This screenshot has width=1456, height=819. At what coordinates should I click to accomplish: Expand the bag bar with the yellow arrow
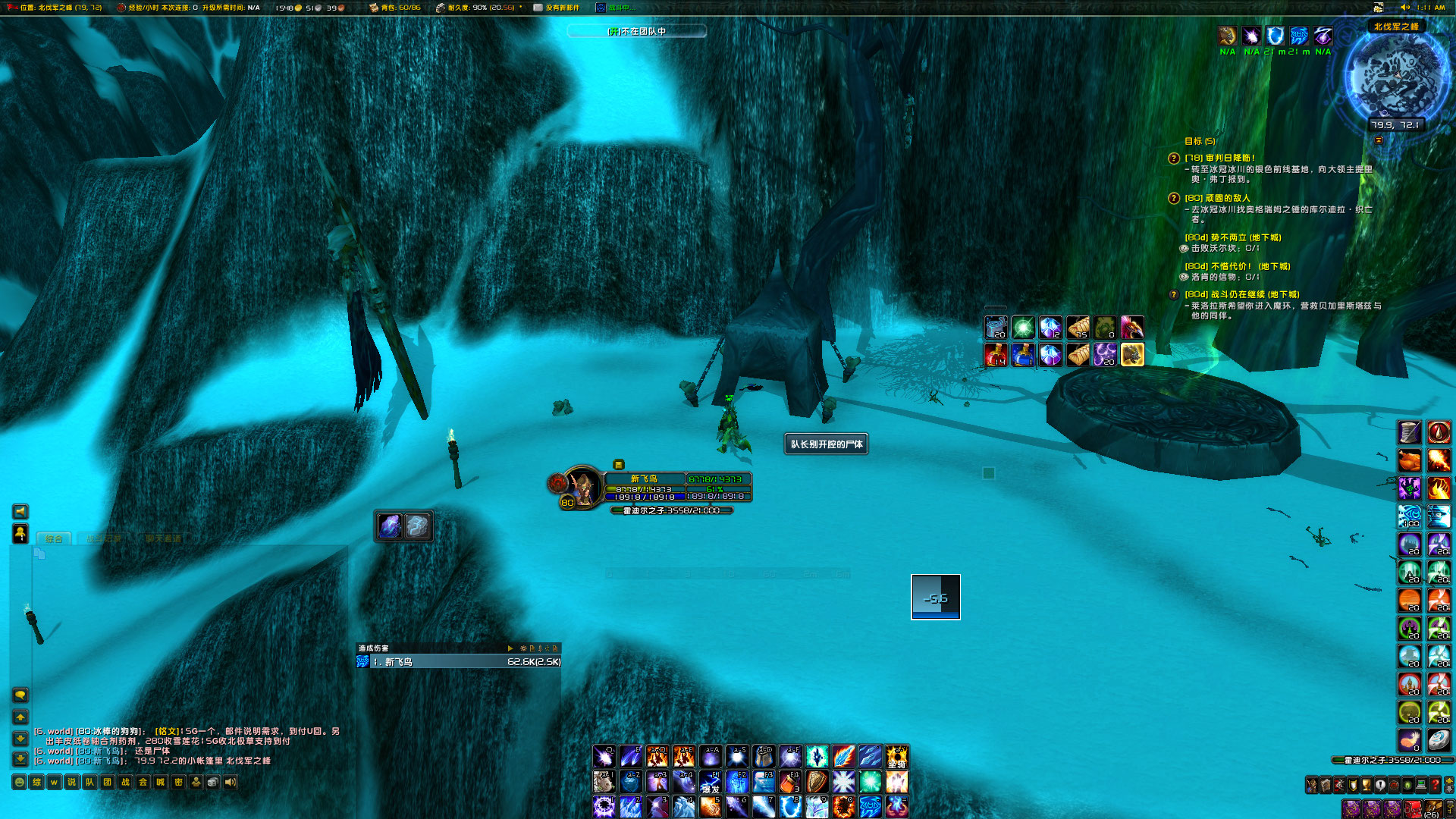tap(1449, 780)
